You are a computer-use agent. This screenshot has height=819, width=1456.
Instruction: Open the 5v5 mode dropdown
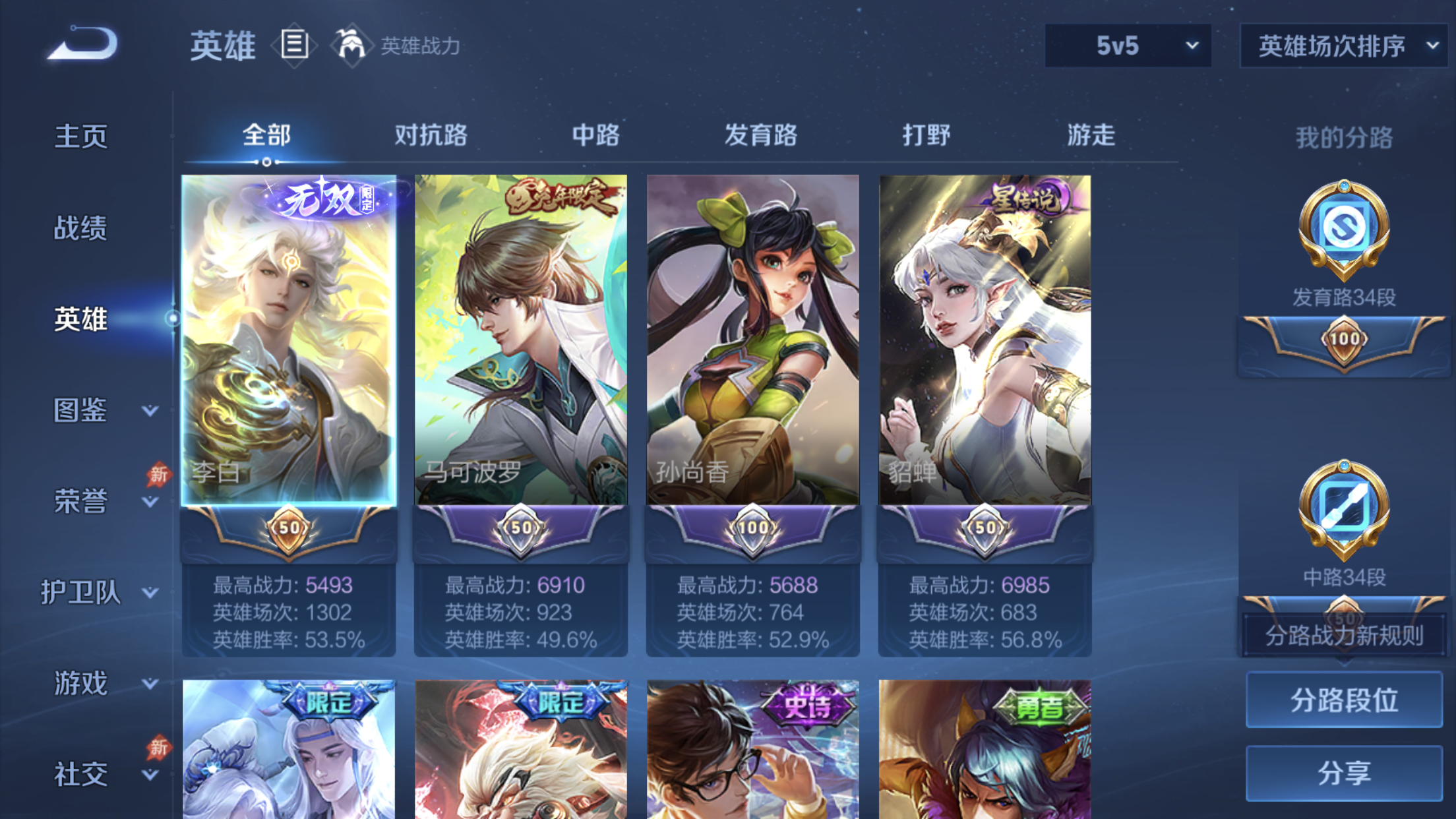coord(1128,45)
